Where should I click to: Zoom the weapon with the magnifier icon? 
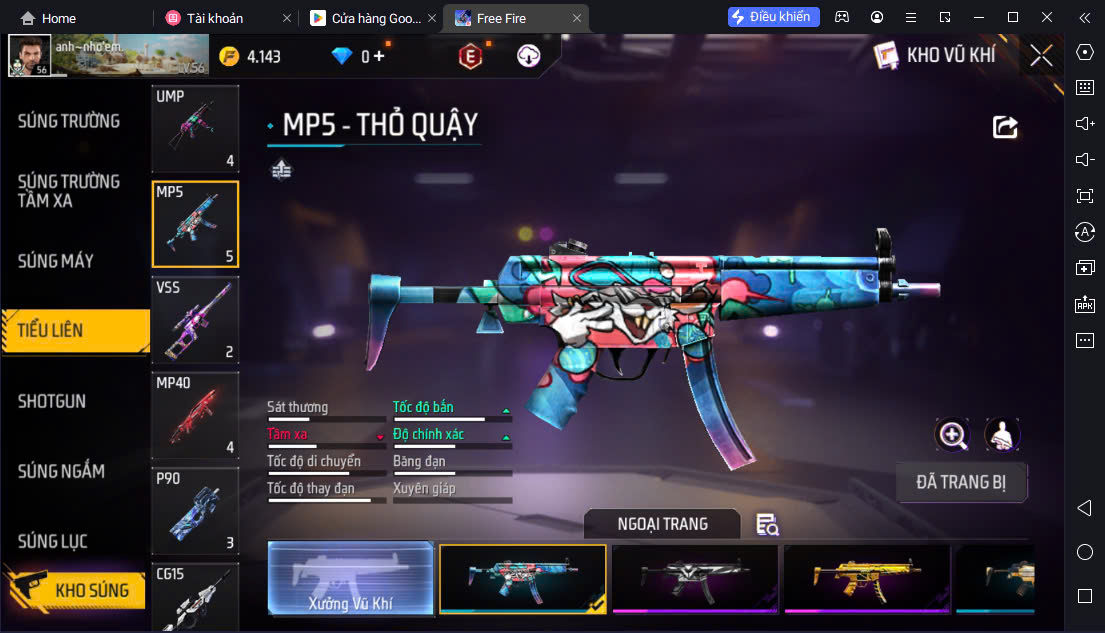(952, 434)
